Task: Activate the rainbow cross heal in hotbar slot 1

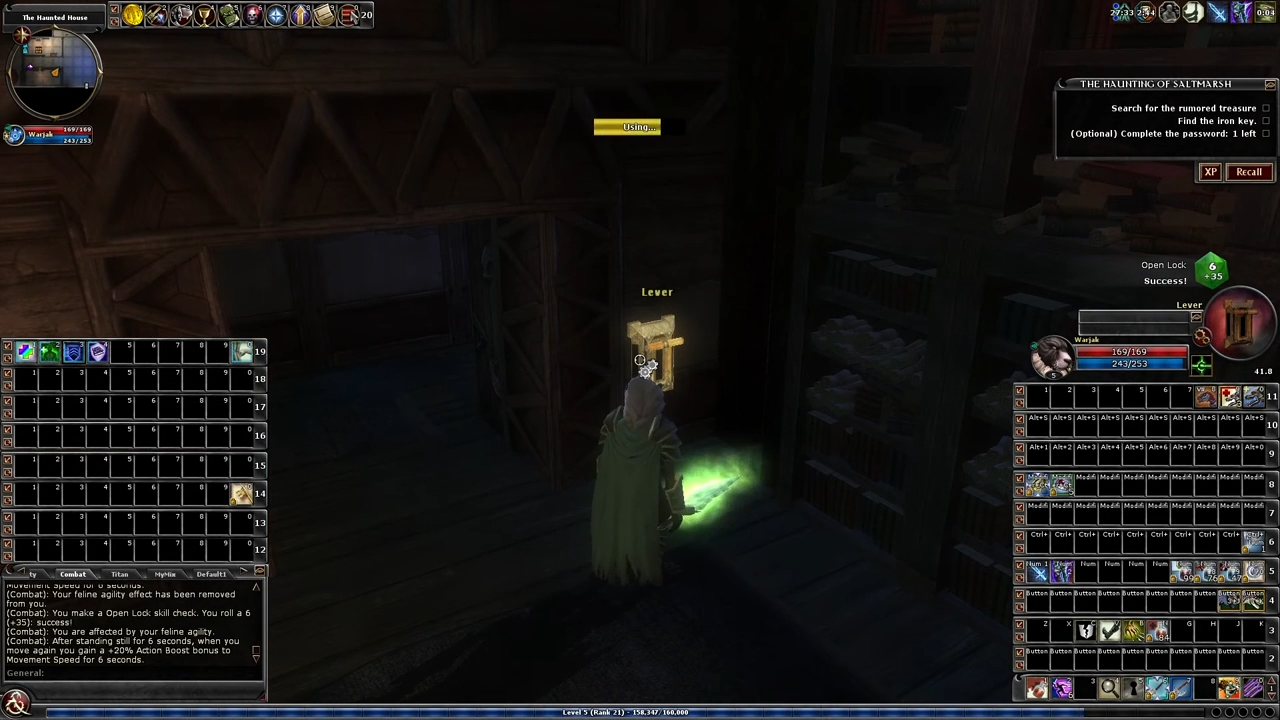Action: coord(24,350)
